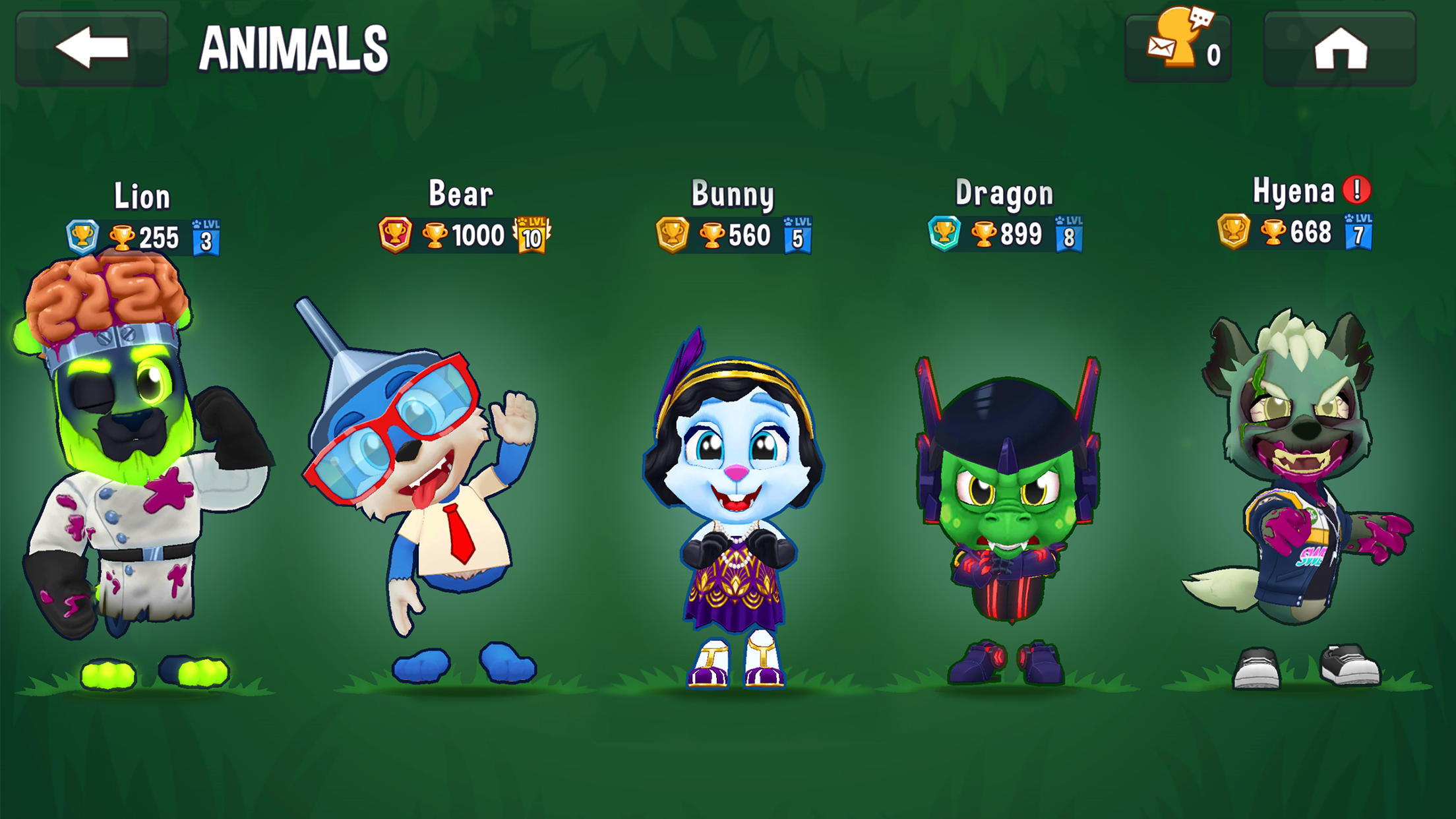1456x819 pixels.
Task: Click Hyena's league badge icon
Action: click(1232, 234)
